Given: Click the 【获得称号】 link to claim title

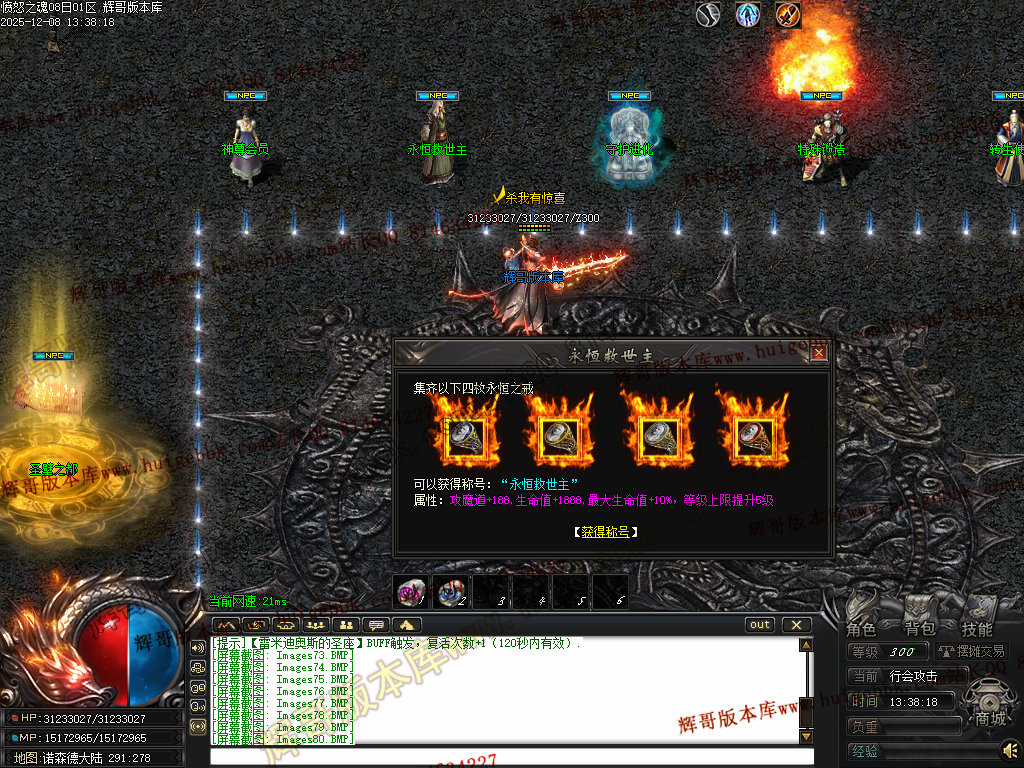Looking at the screenshot, I should coord(606,532).
